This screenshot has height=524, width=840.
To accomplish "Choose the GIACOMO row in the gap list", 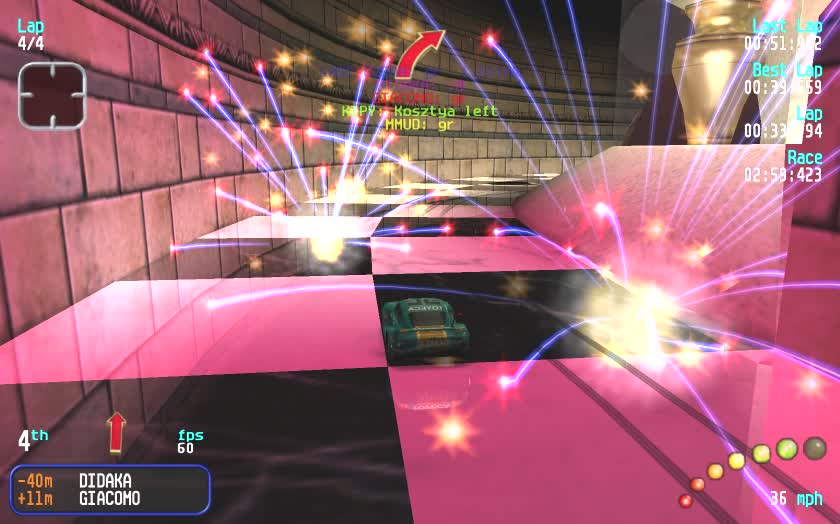I will pos(108,498).
